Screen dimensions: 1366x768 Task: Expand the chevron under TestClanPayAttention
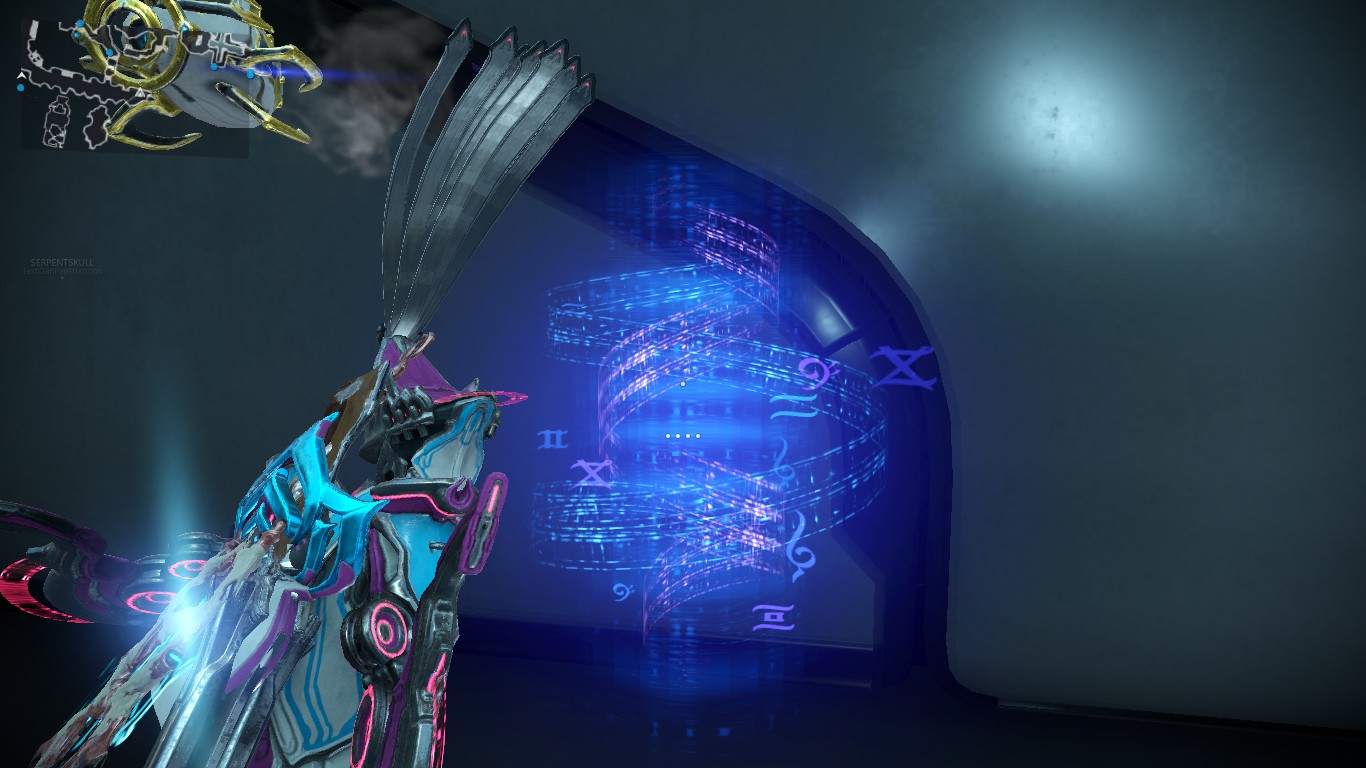(63, 278)
